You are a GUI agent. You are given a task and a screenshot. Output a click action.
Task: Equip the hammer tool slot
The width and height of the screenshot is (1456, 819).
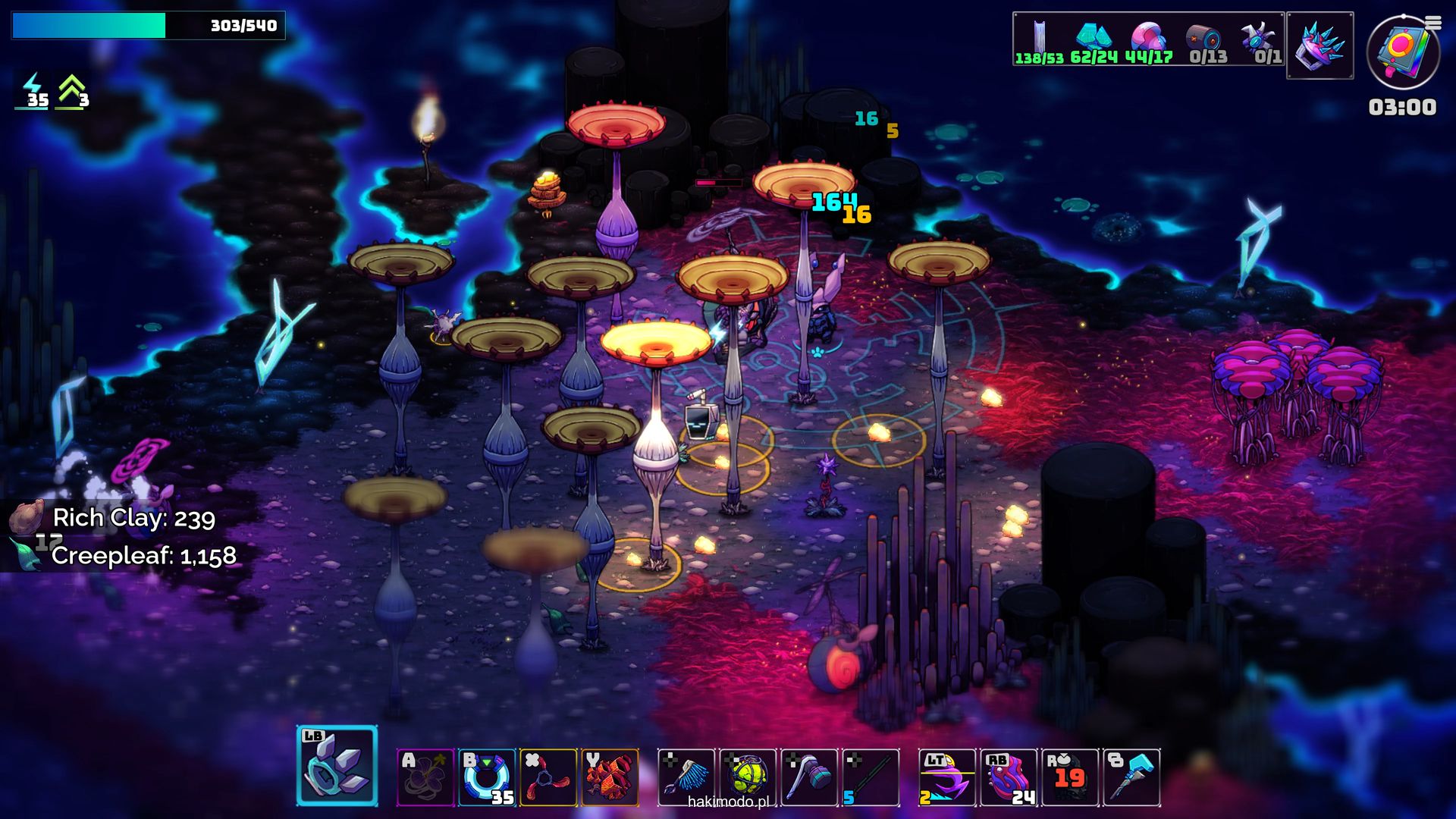click(x=809, y=777)
